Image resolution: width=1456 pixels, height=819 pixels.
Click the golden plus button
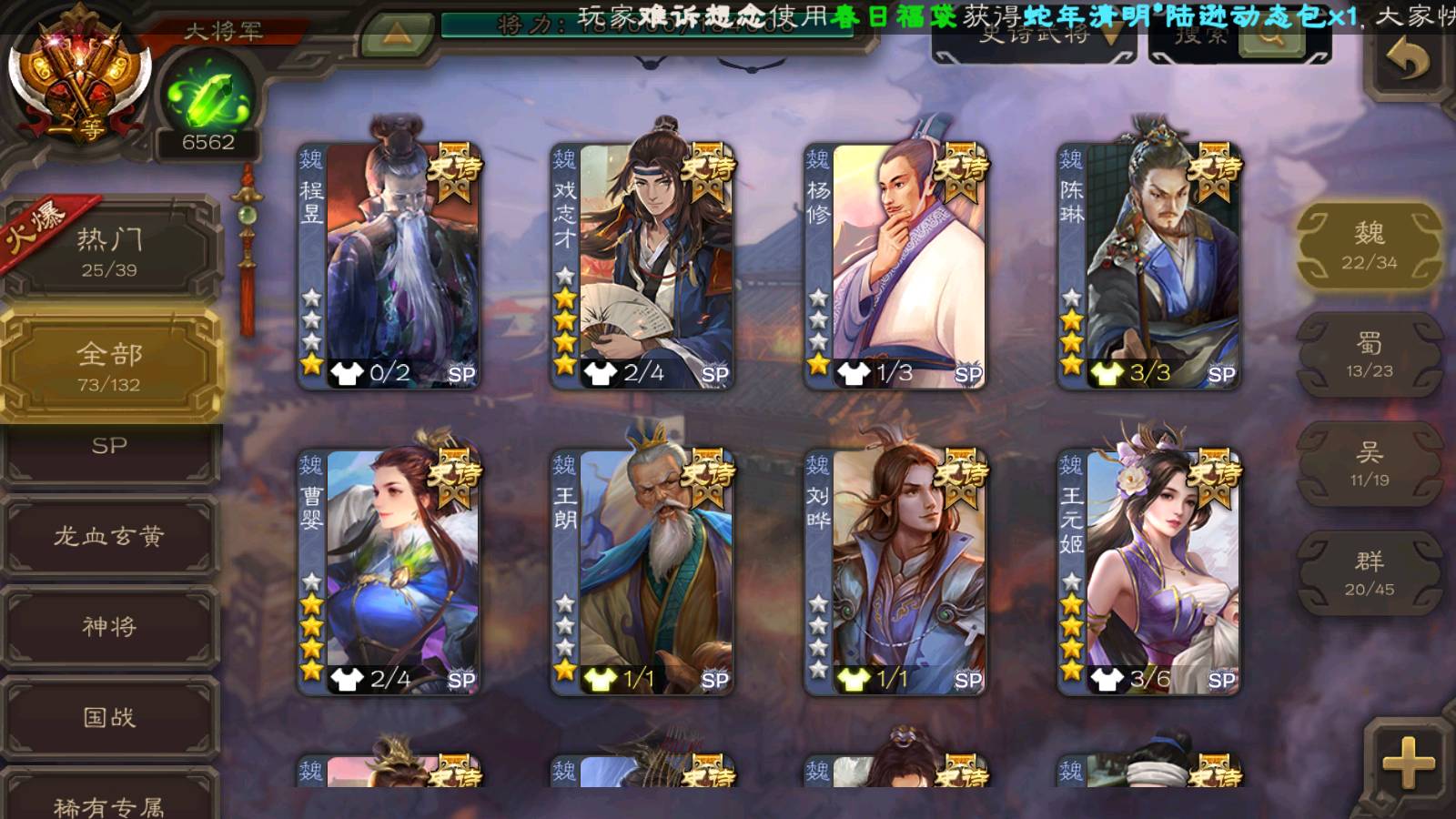coord(1407,763)
